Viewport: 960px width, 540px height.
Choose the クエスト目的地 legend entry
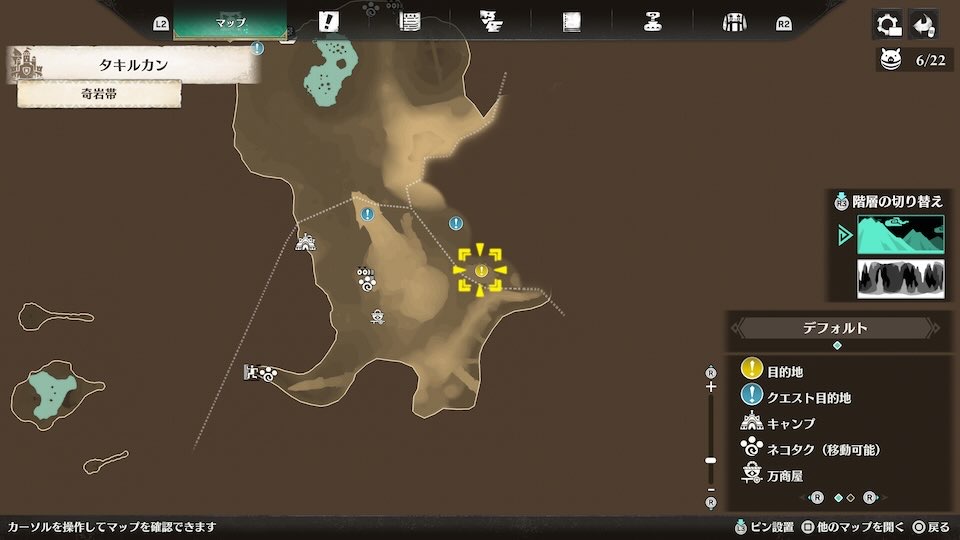coord(808,397)
